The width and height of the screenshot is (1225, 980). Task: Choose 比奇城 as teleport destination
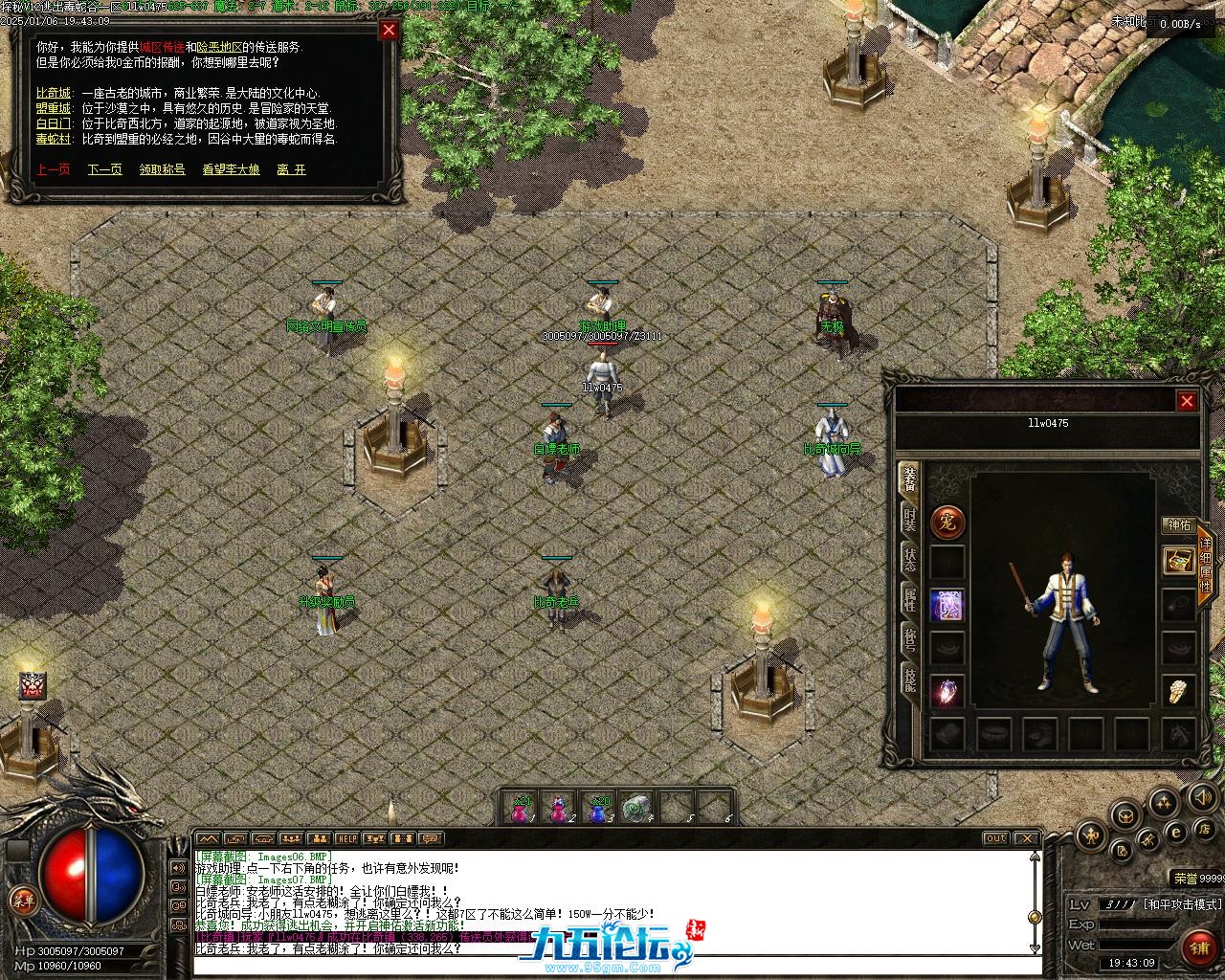(54, 94)
